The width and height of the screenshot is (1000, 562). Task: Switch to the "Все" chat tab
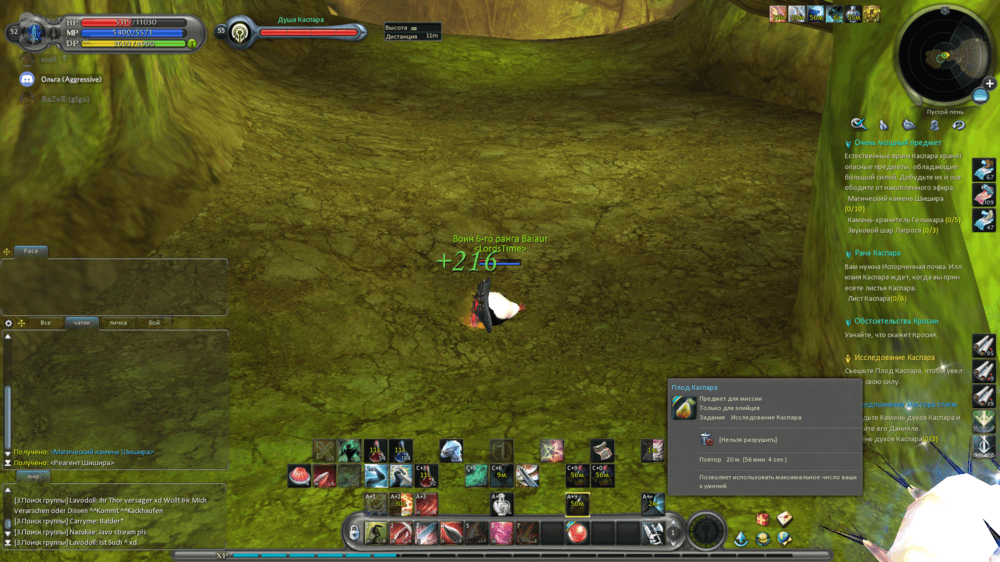(x=45, y=323)
